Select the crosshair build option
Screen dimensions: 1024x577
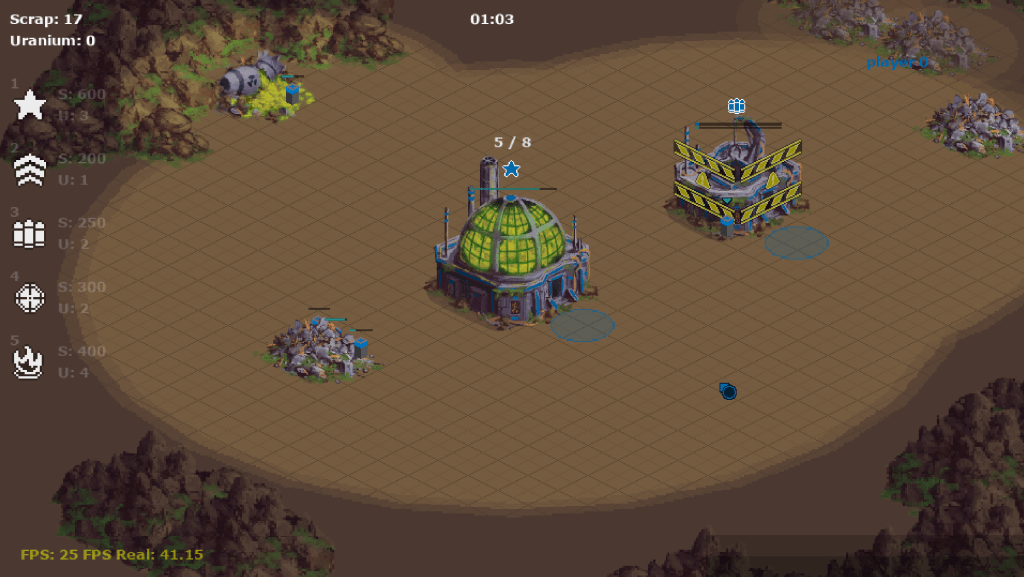tap(30, 298)
